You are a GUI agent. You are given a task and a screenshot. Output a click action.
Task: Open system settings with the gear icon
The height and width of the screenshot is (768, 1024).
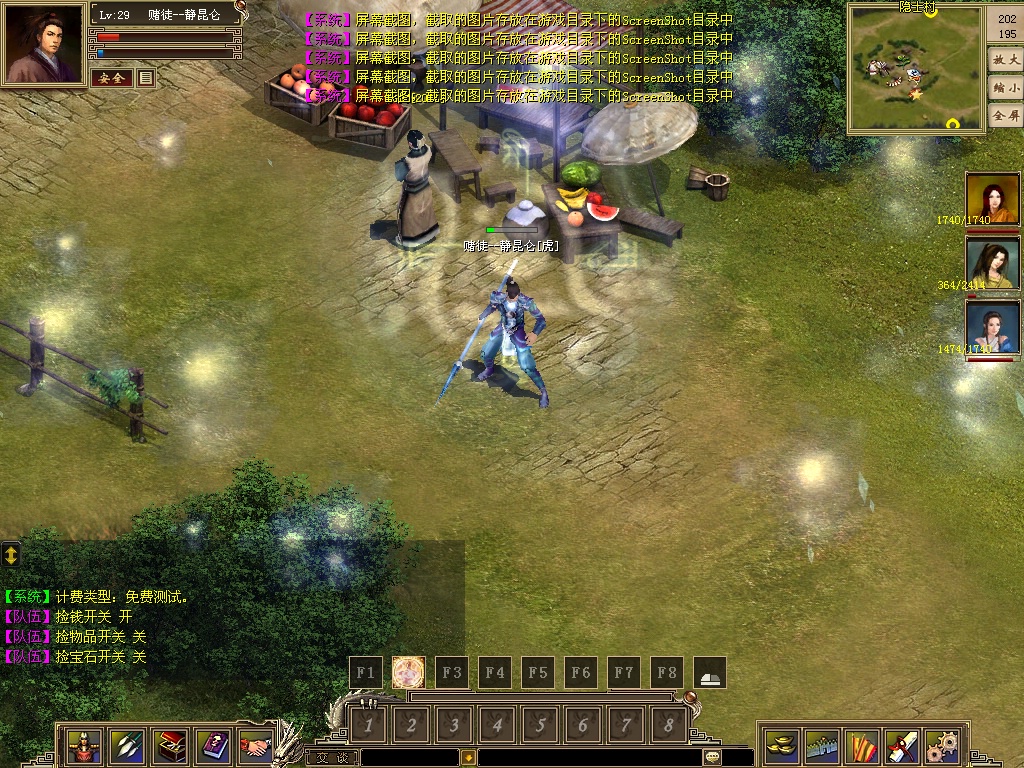tap(941, 746)
